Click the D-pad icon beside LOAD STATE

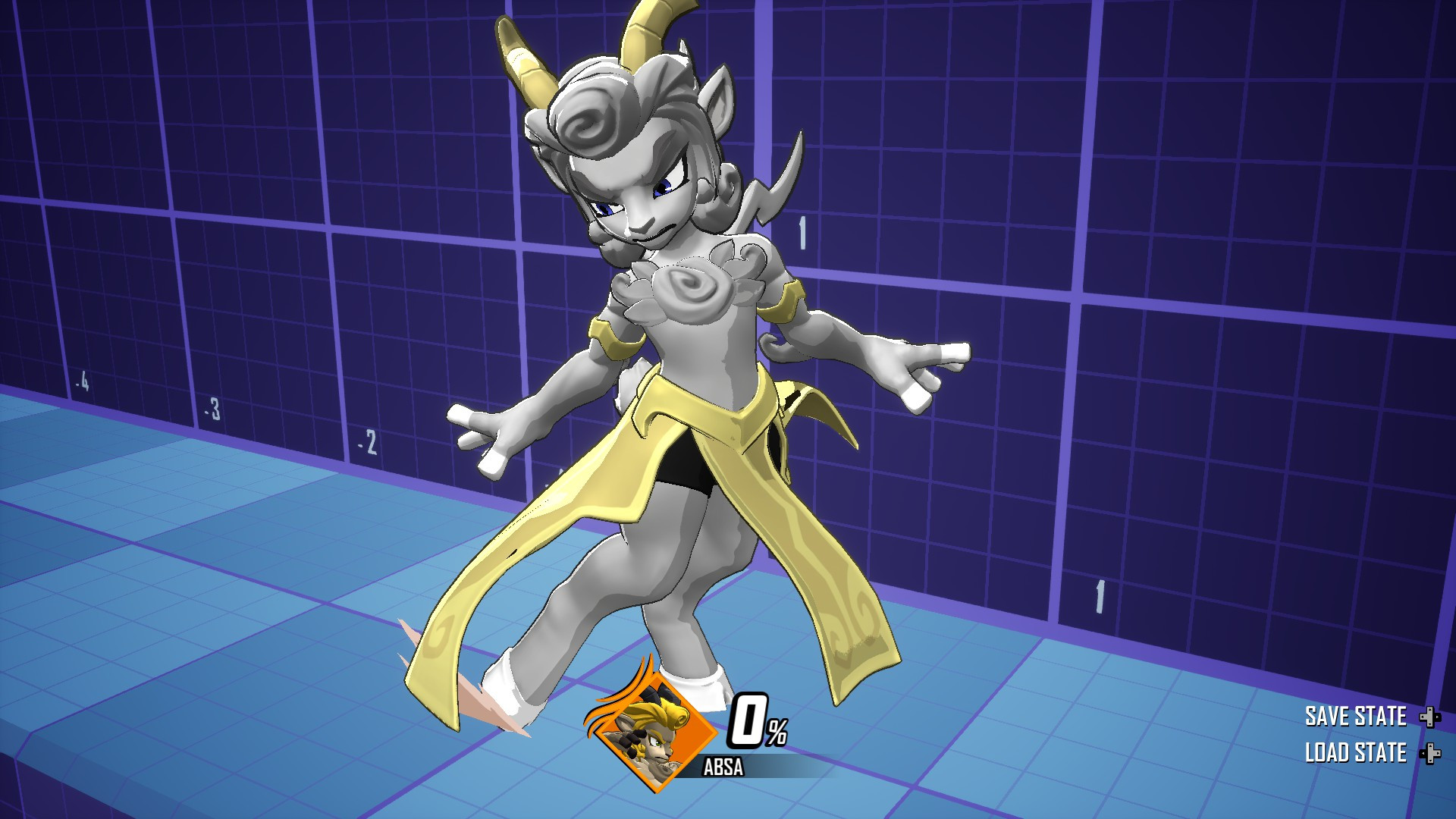[1430, 755]
